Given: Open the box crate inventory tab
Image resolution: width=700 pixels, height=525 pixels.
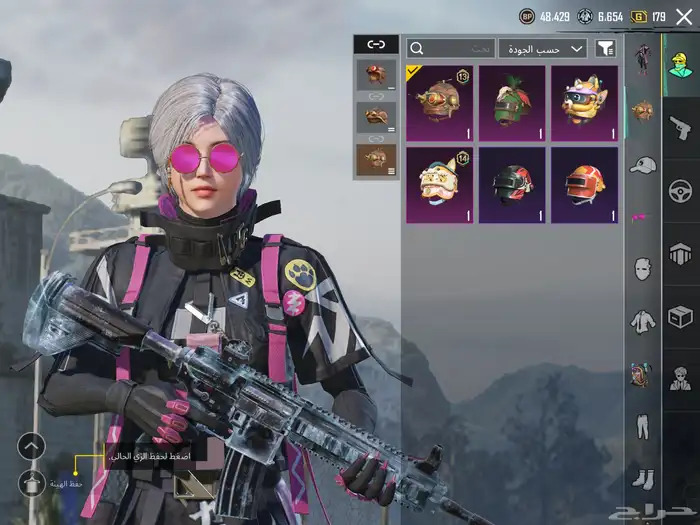Looking at the screenshot, I should (680, 317).
